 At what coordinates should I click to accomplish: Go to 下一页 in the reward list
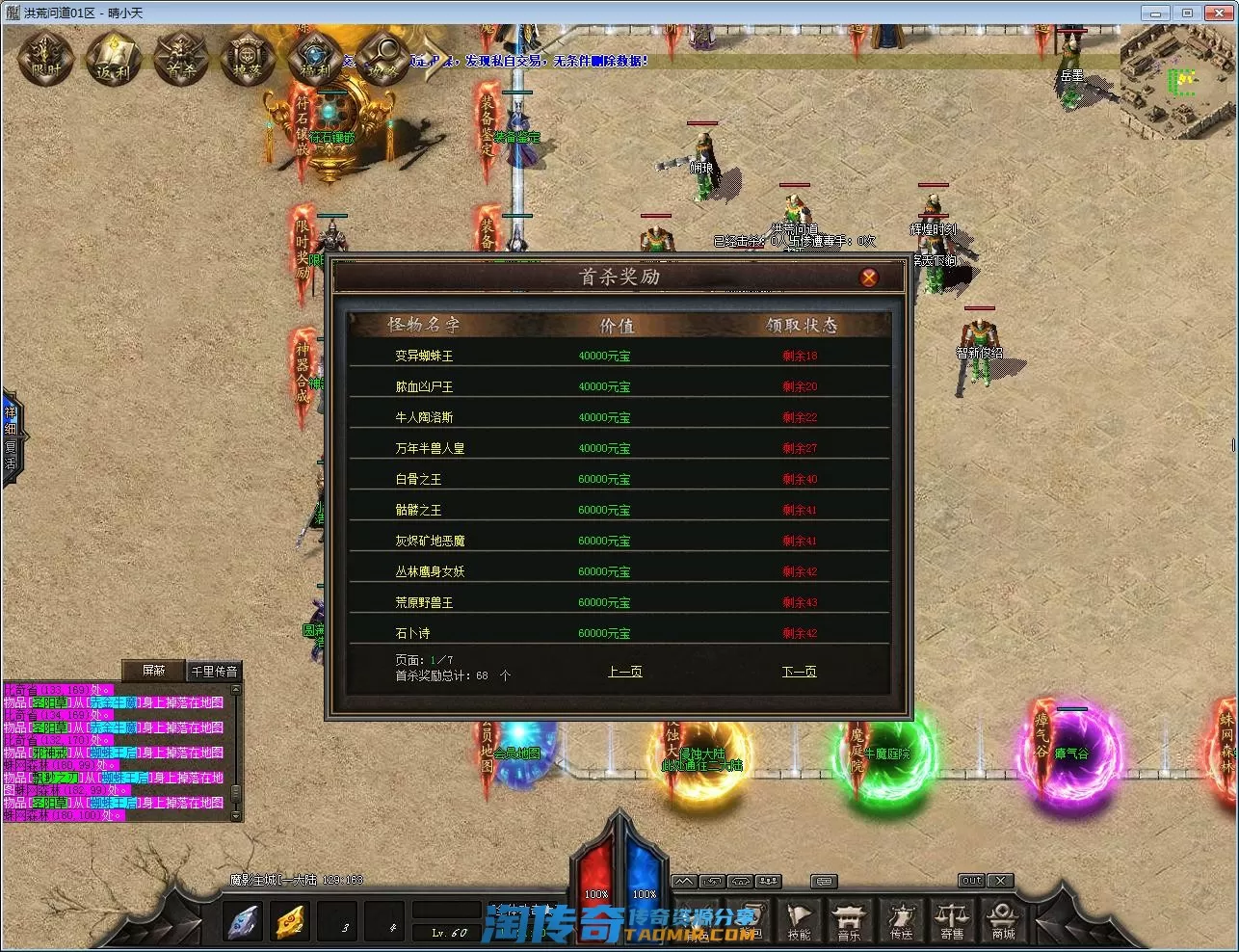(x=799, y=672)
